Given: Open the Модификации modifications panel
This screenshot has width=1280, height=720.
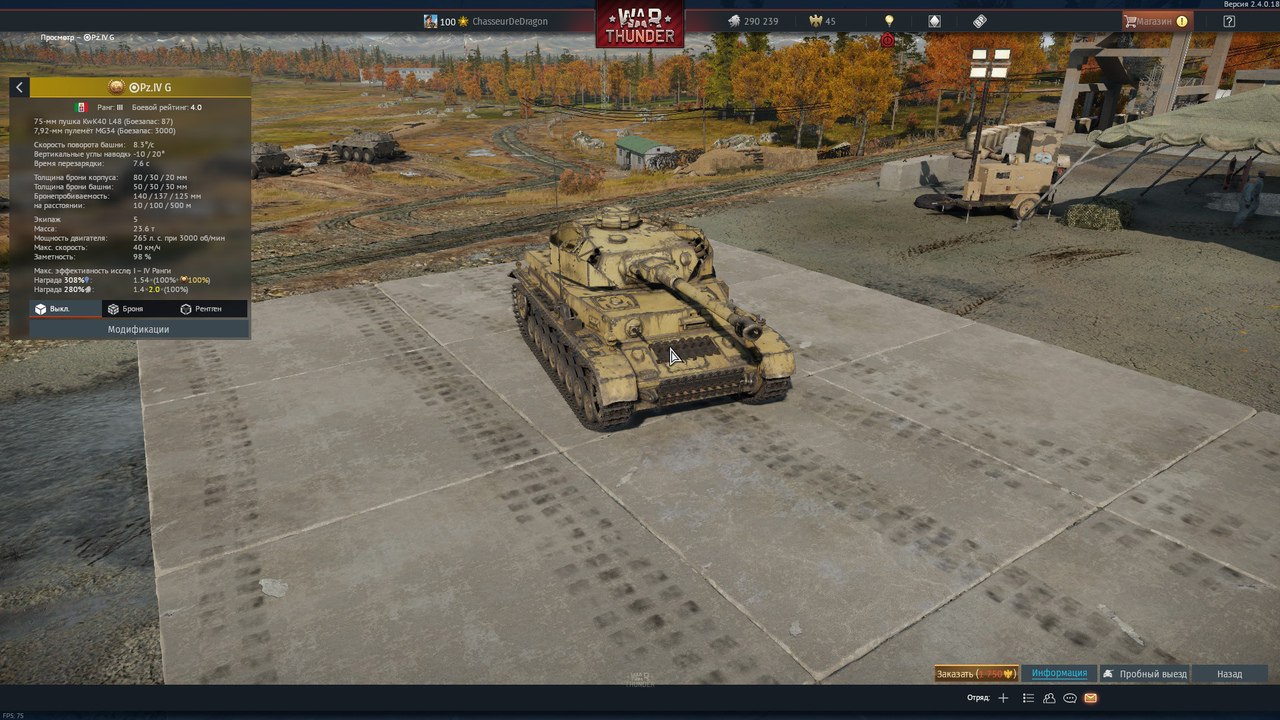Looking at the screenshot, I should (x=138, y=329).
